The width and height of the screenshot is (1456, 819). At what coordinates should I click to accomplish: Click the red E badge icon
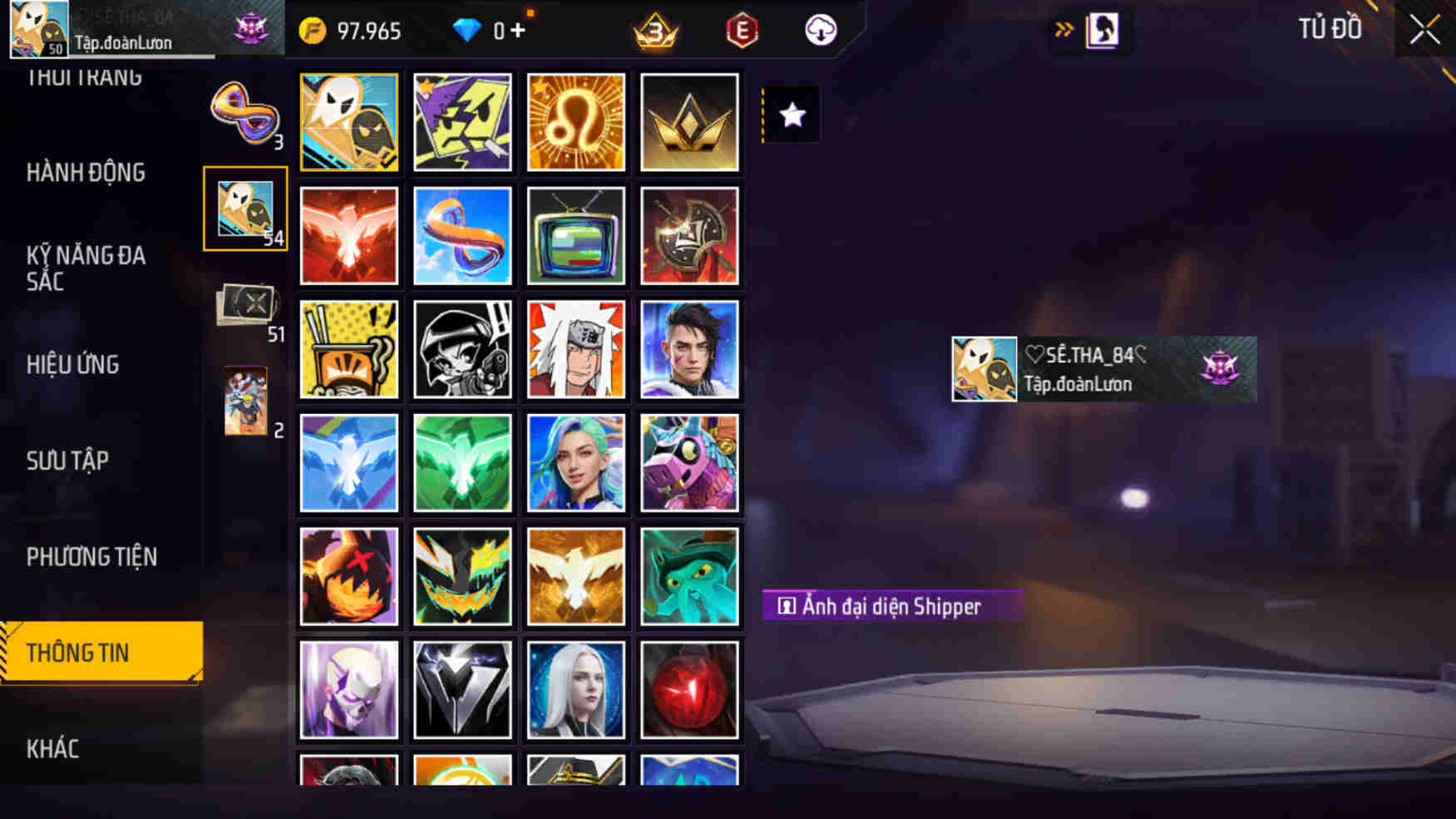741,31
